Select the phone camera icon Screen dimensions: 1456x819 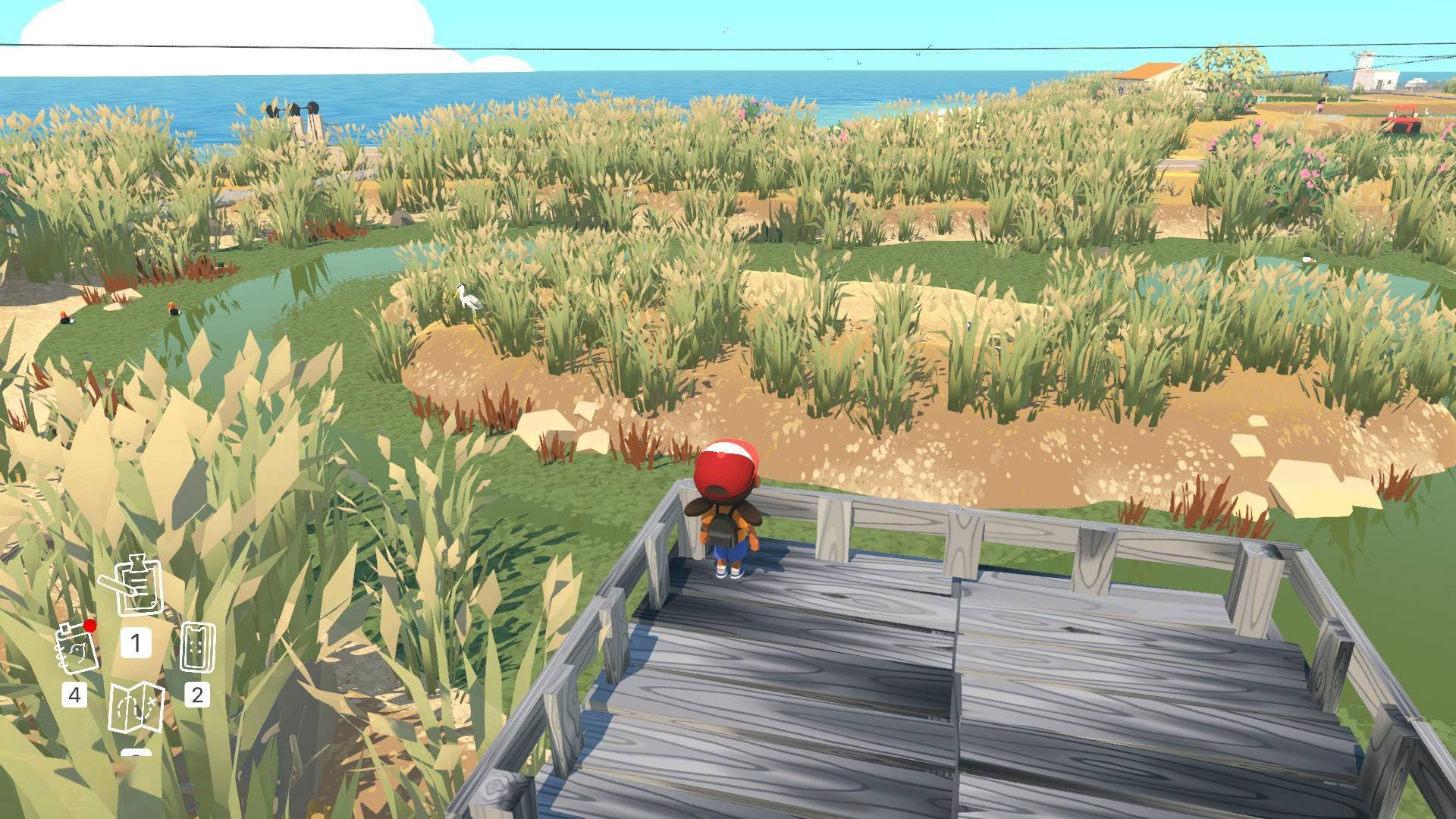coord(197,647)
